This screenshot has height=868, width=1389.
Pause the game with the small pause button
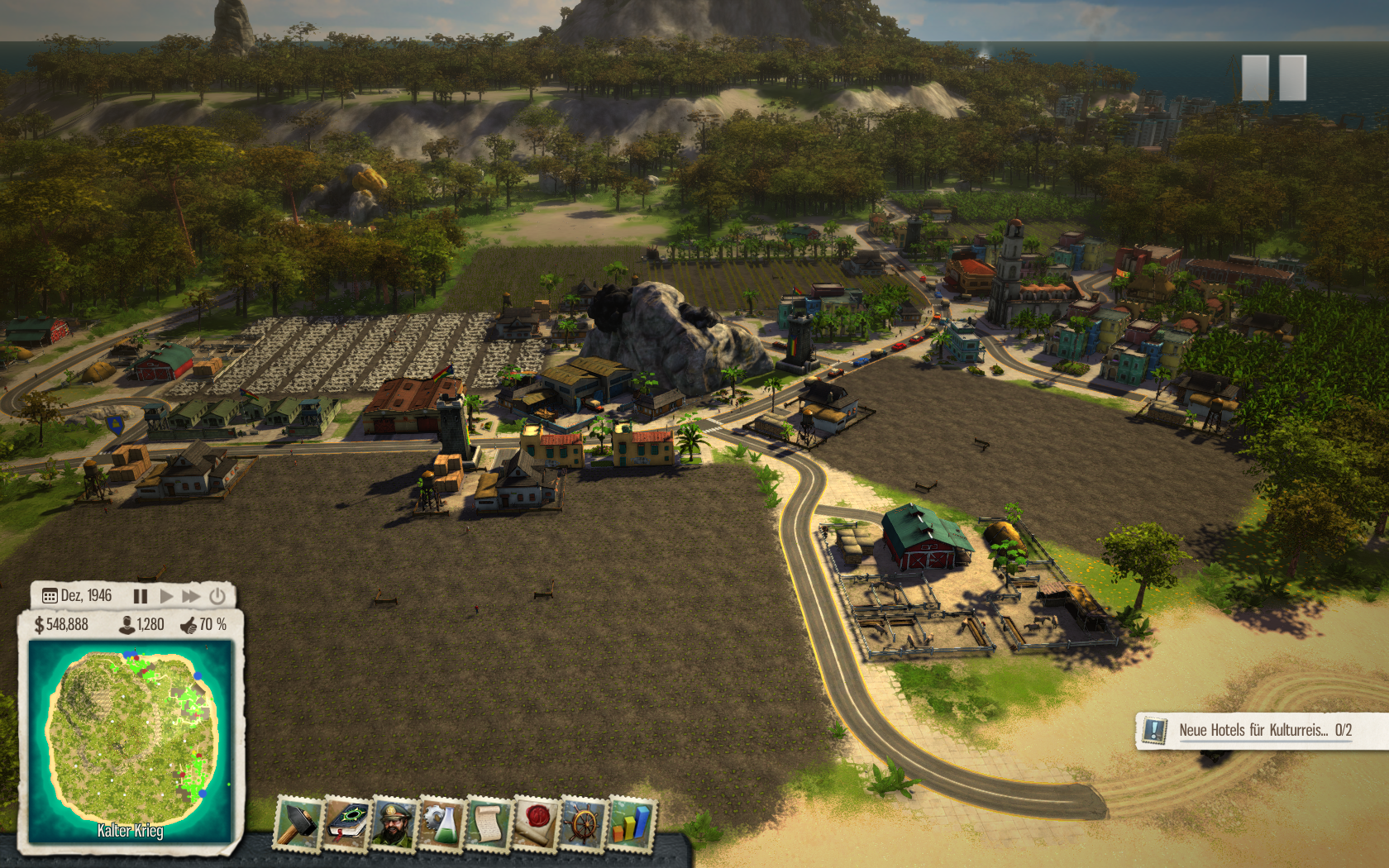(x=141, y=596)
